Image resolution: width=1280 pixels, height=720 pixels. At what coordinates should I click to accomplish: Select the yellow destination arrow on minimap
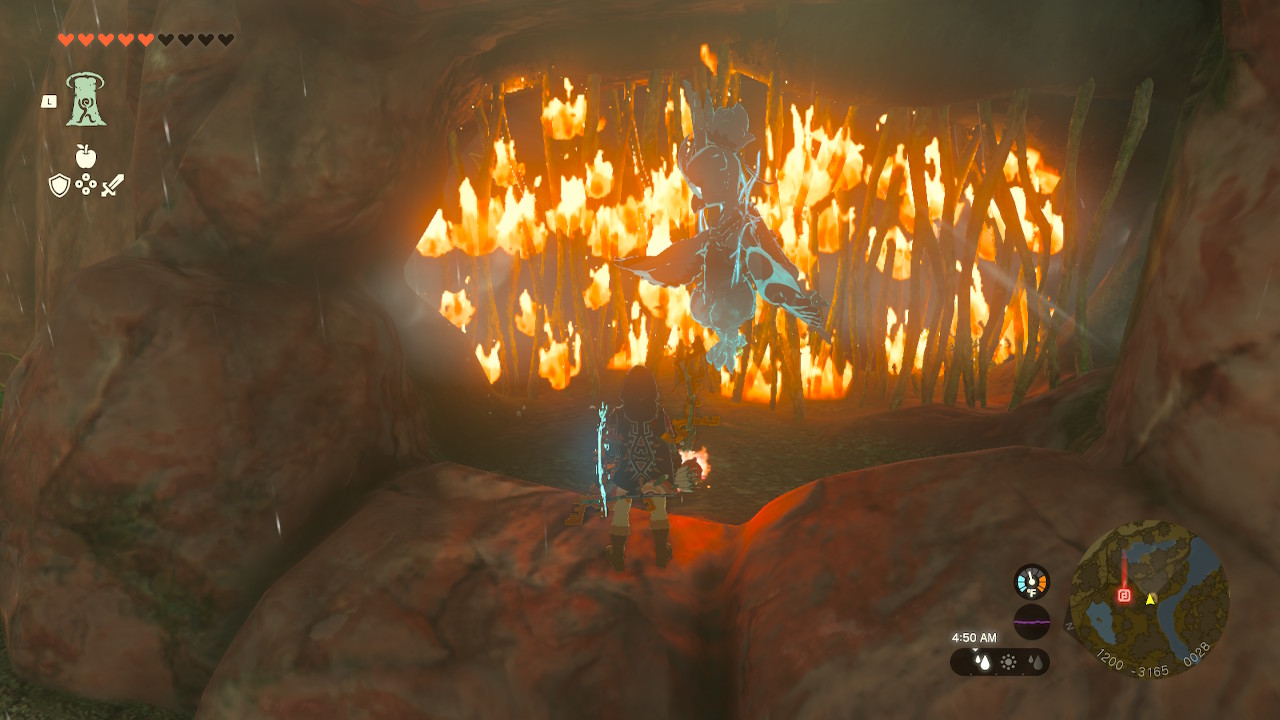click(1150, 600)
